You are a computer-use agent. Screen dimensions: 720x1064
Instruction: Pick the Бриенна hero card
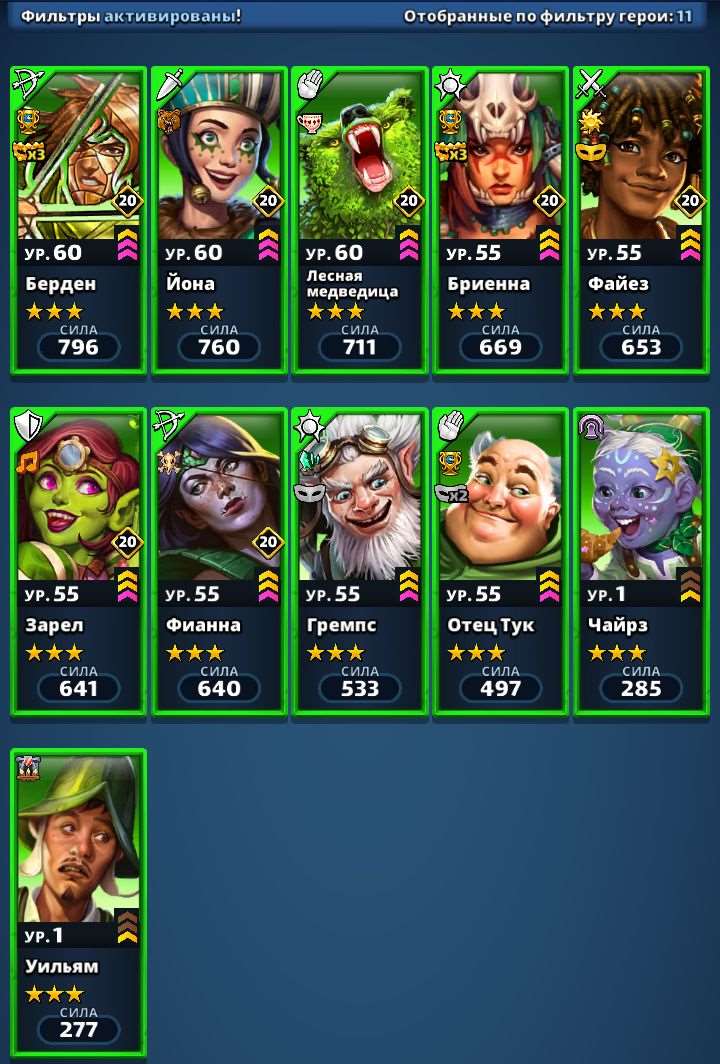point(500,220)
